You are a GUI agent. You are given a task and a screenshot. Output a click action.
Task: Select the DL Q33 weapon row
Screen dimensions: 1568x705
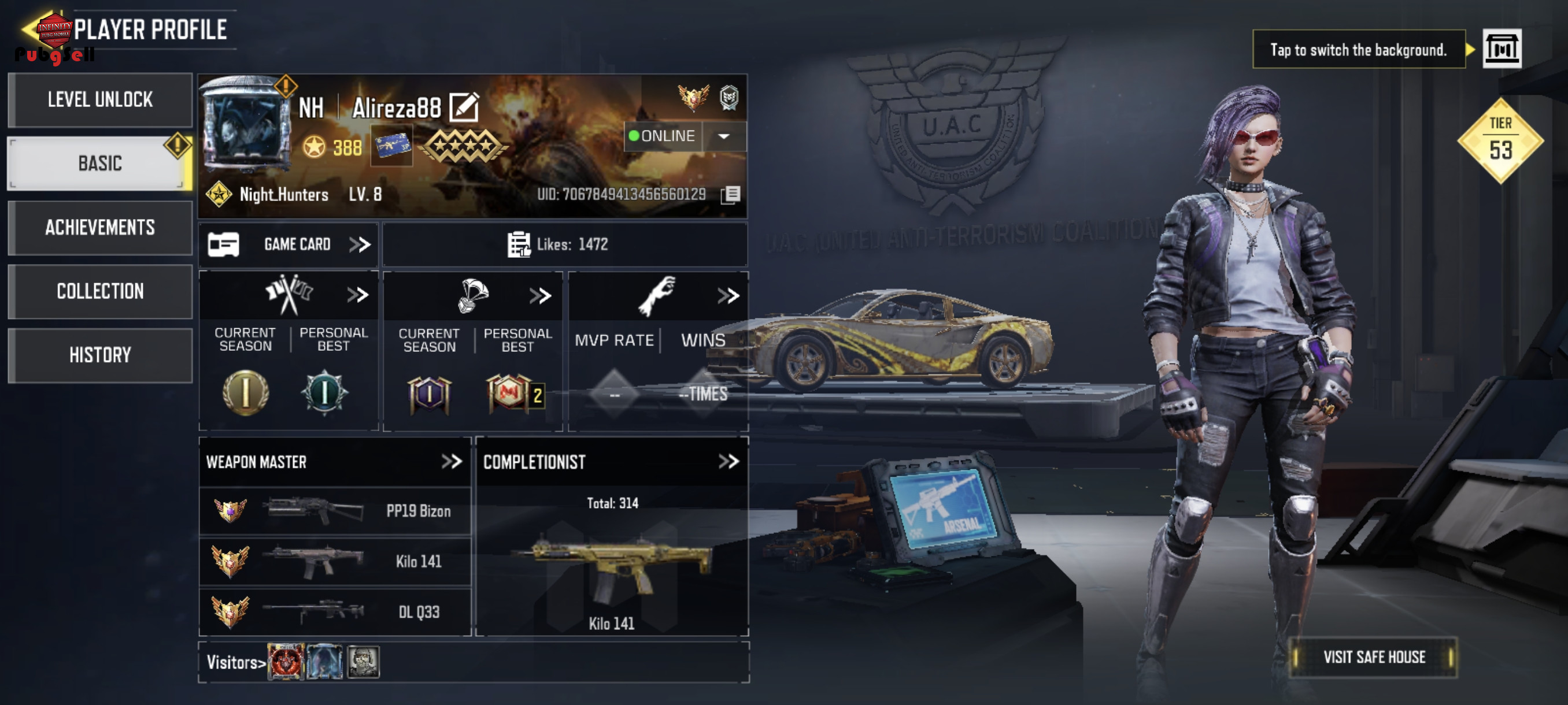[335, 611]
